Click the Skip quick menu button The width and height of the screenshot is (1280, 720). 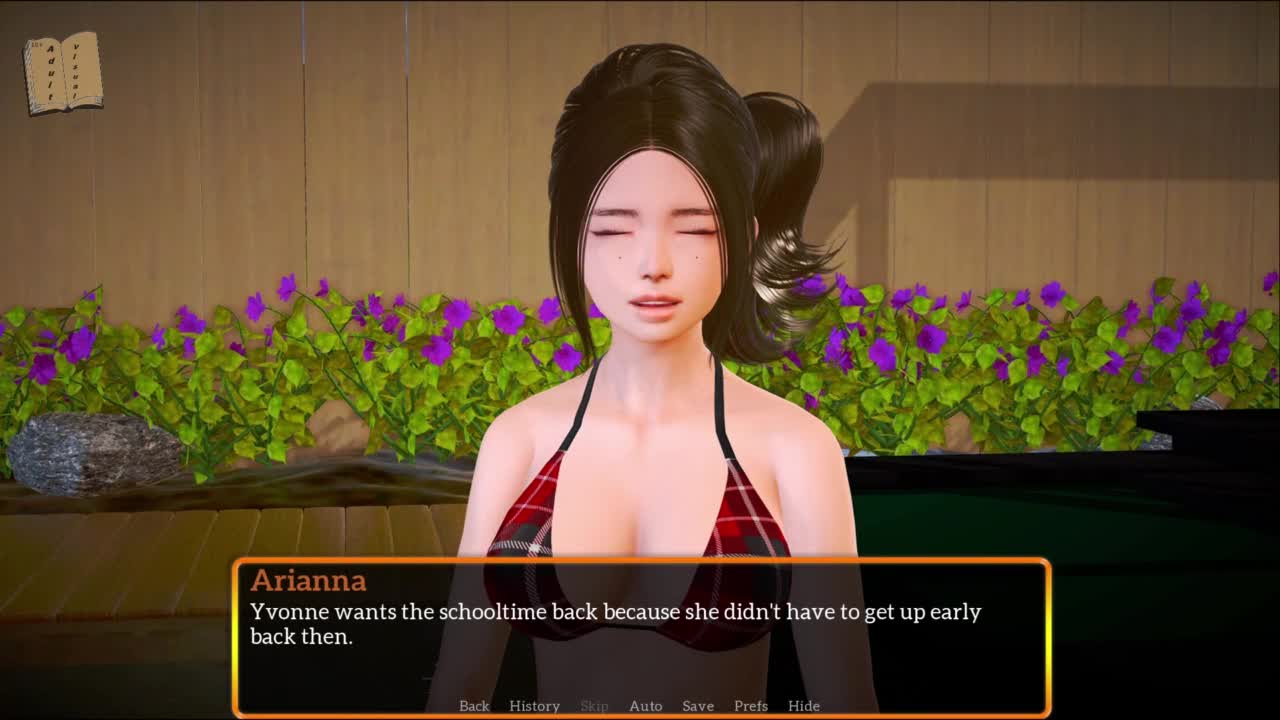tap(594, 706)
